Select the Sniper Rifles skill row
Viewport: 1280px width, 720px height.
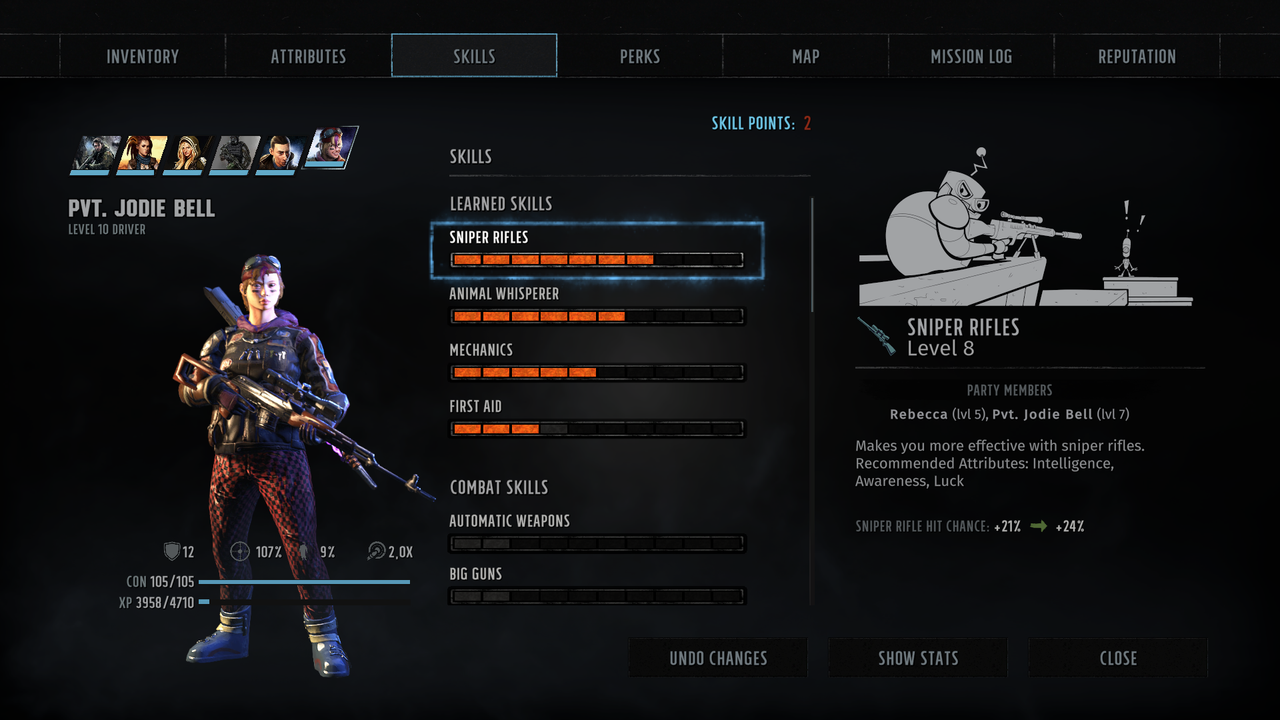point(597,250)
